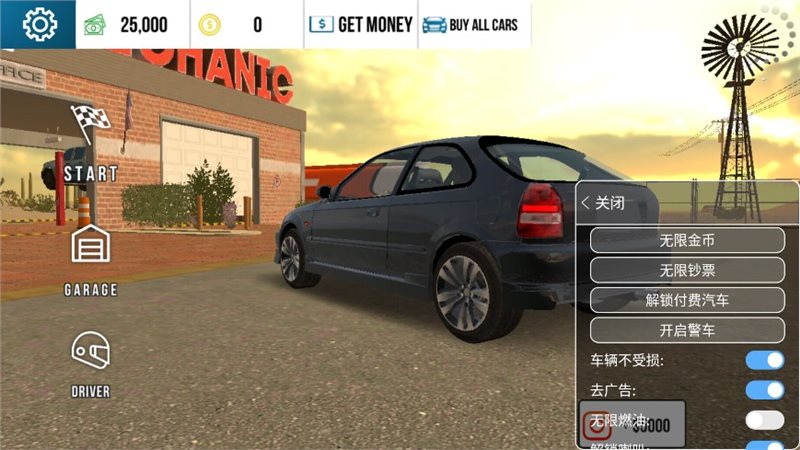Choose the 无限钞票 unlimited cash button
This screenshot has height=450, width=800.
(687, 270)
